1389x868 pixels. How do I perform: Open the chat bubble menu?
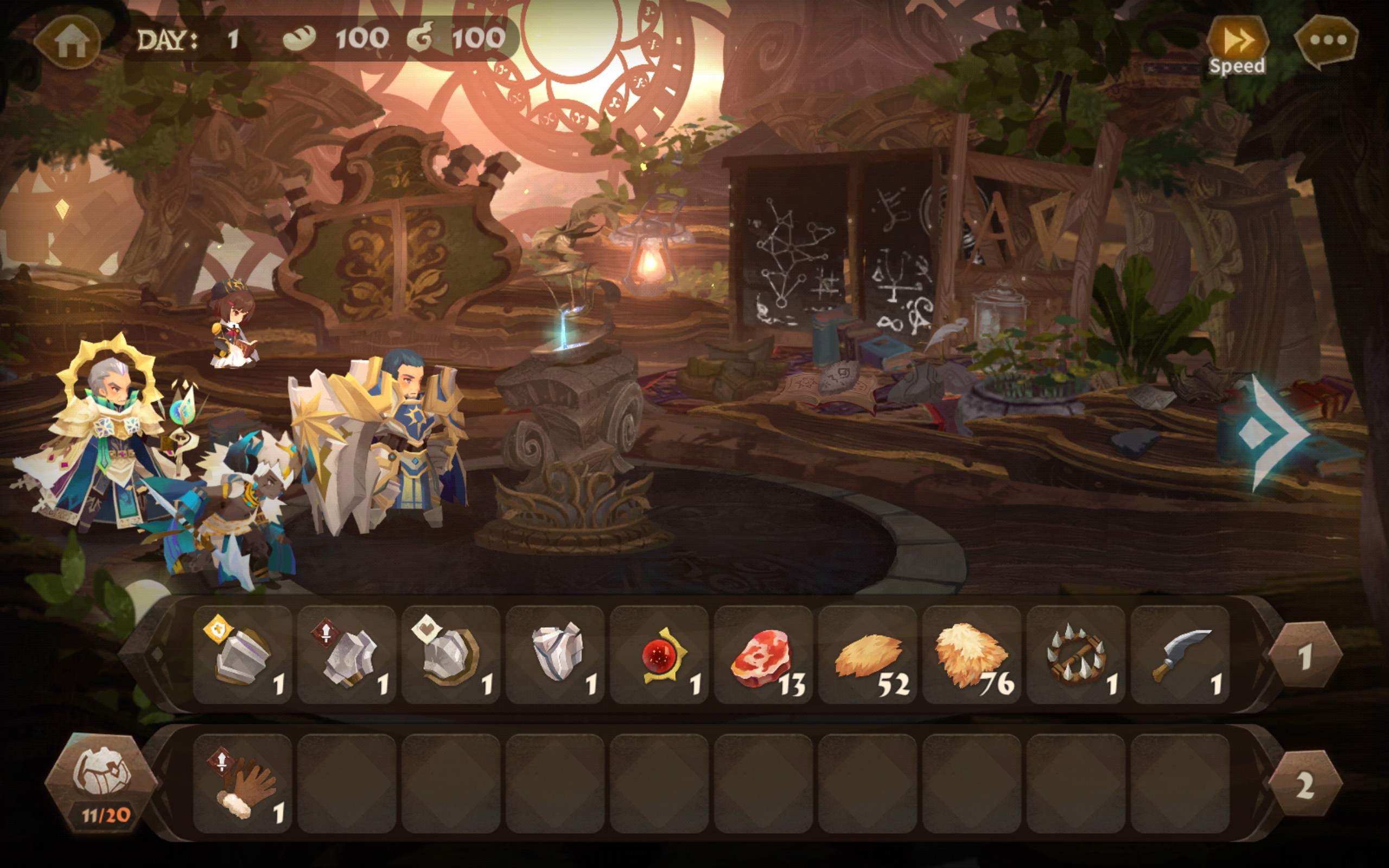[x=1327, y=40]
